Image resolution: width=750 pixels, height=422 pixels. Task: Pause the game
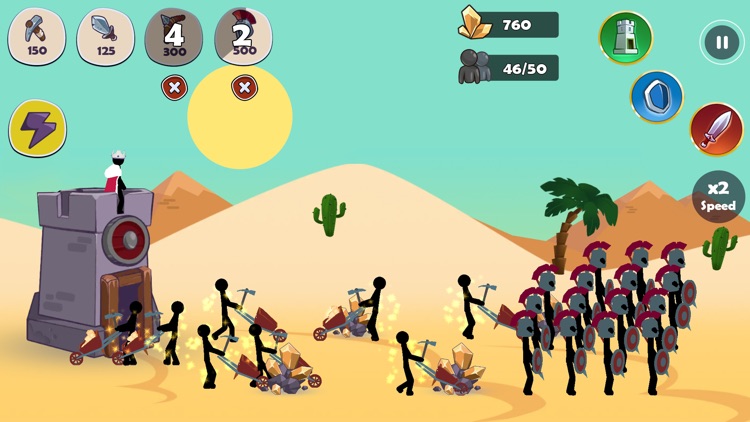click(x=721, y=42)
